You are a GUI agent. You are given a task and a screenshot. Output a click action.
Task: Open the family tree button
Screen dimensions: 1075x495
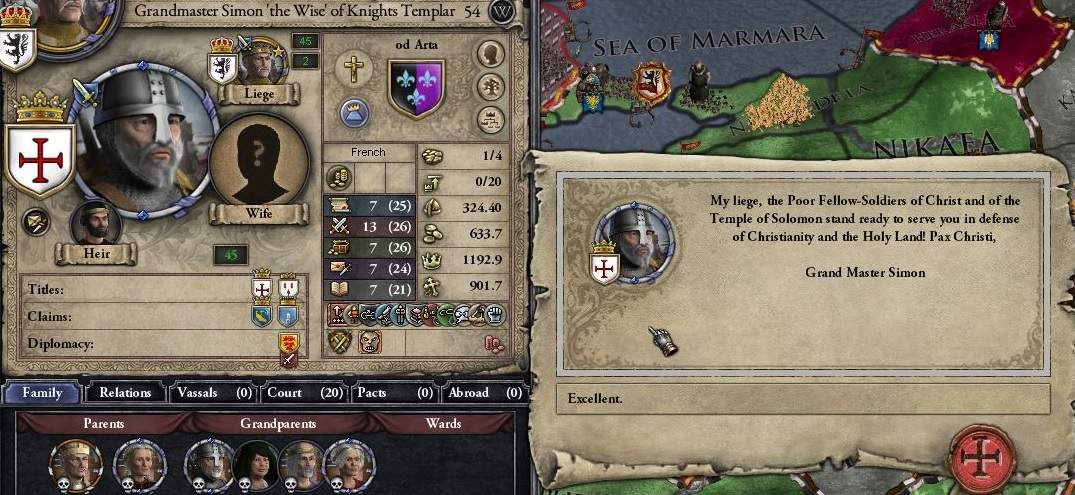click(x=490, y=87)
